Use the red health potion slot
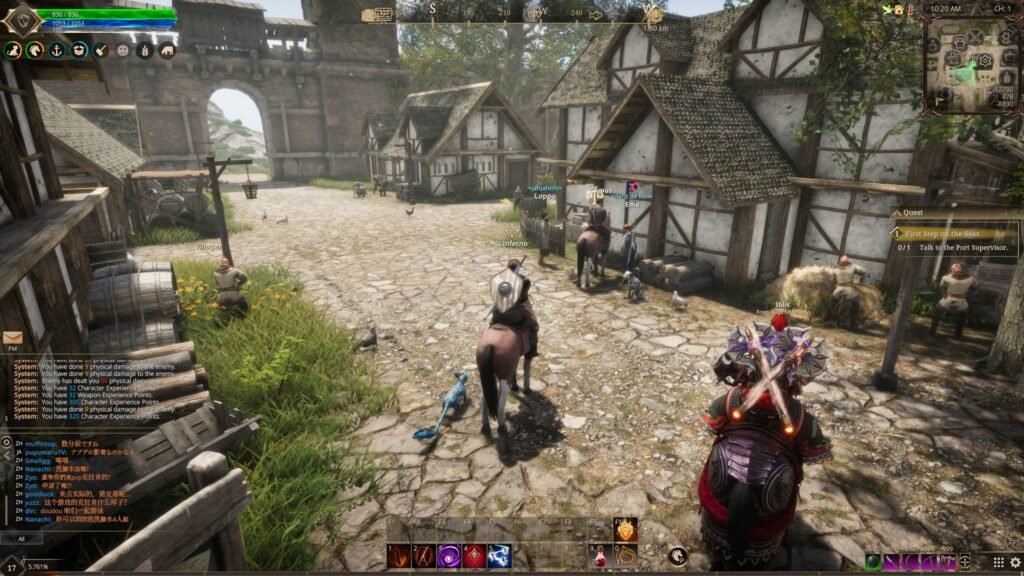Viewport: 1024px width, 576px height. point(598,555)
